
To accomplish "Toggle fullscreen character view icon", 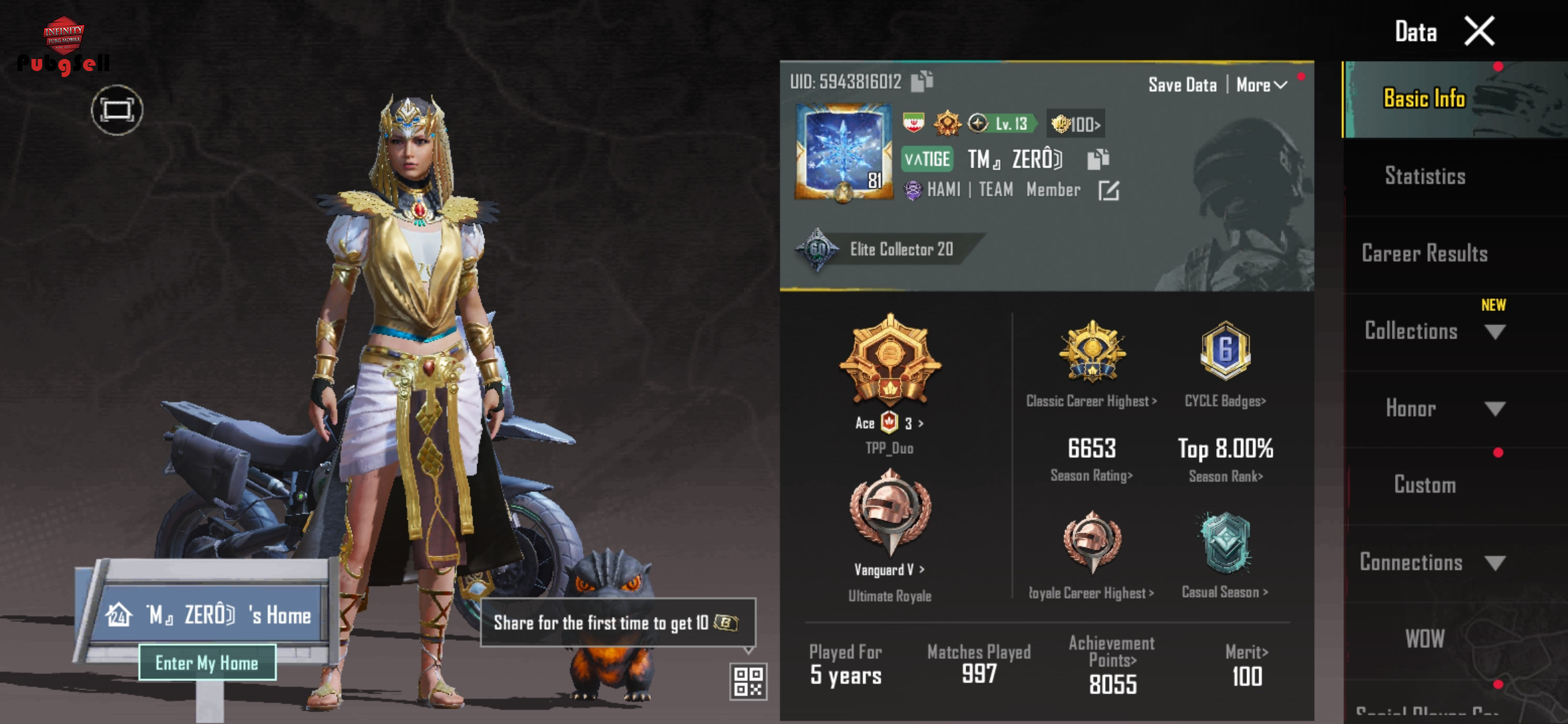I will (117, 110).
